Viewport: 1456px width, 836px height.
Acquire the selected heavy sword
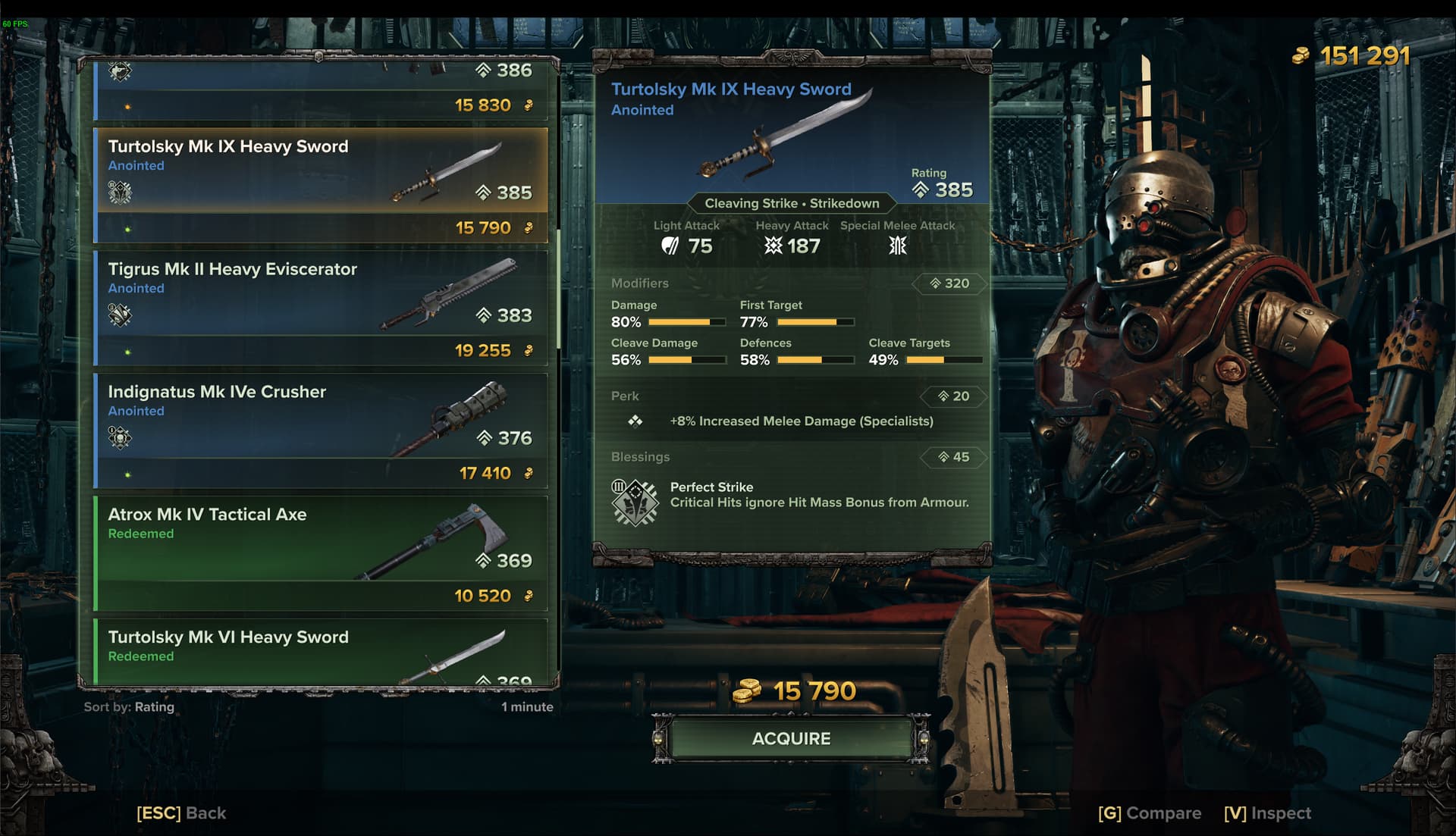click(791, 738)
